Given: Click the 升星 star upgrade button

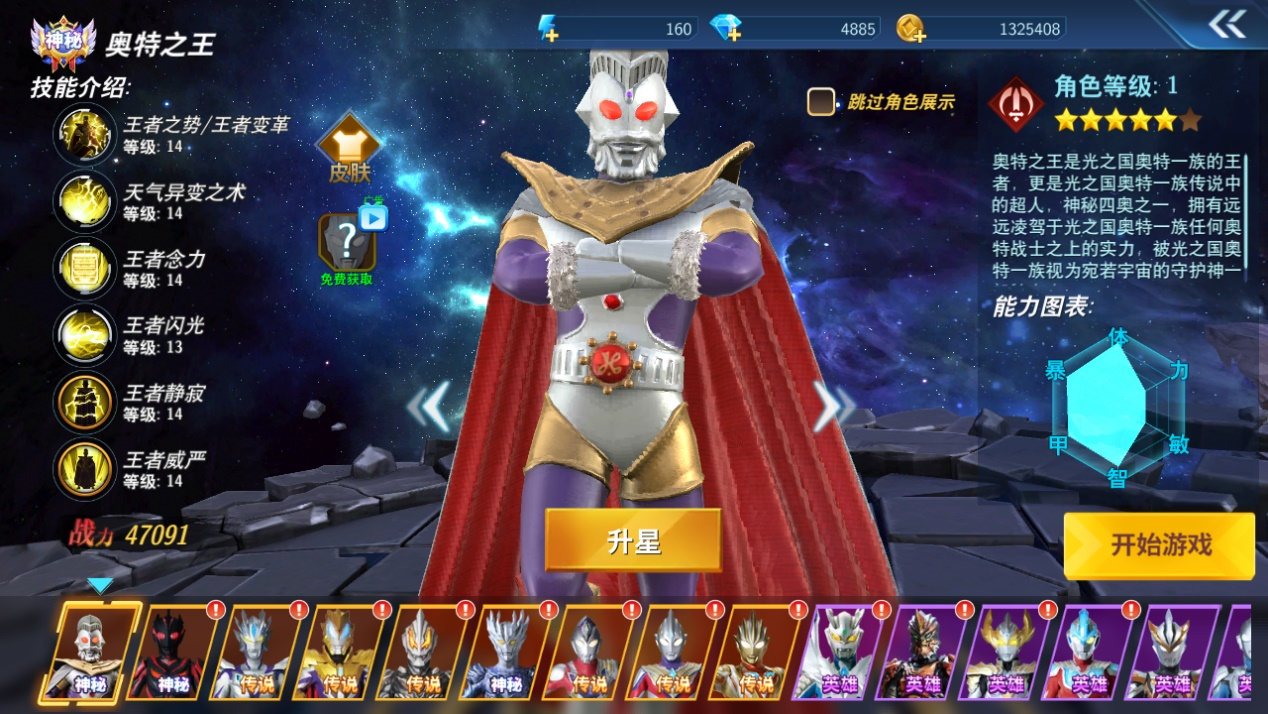Looking at the screenshot, I should click(633, 541).
